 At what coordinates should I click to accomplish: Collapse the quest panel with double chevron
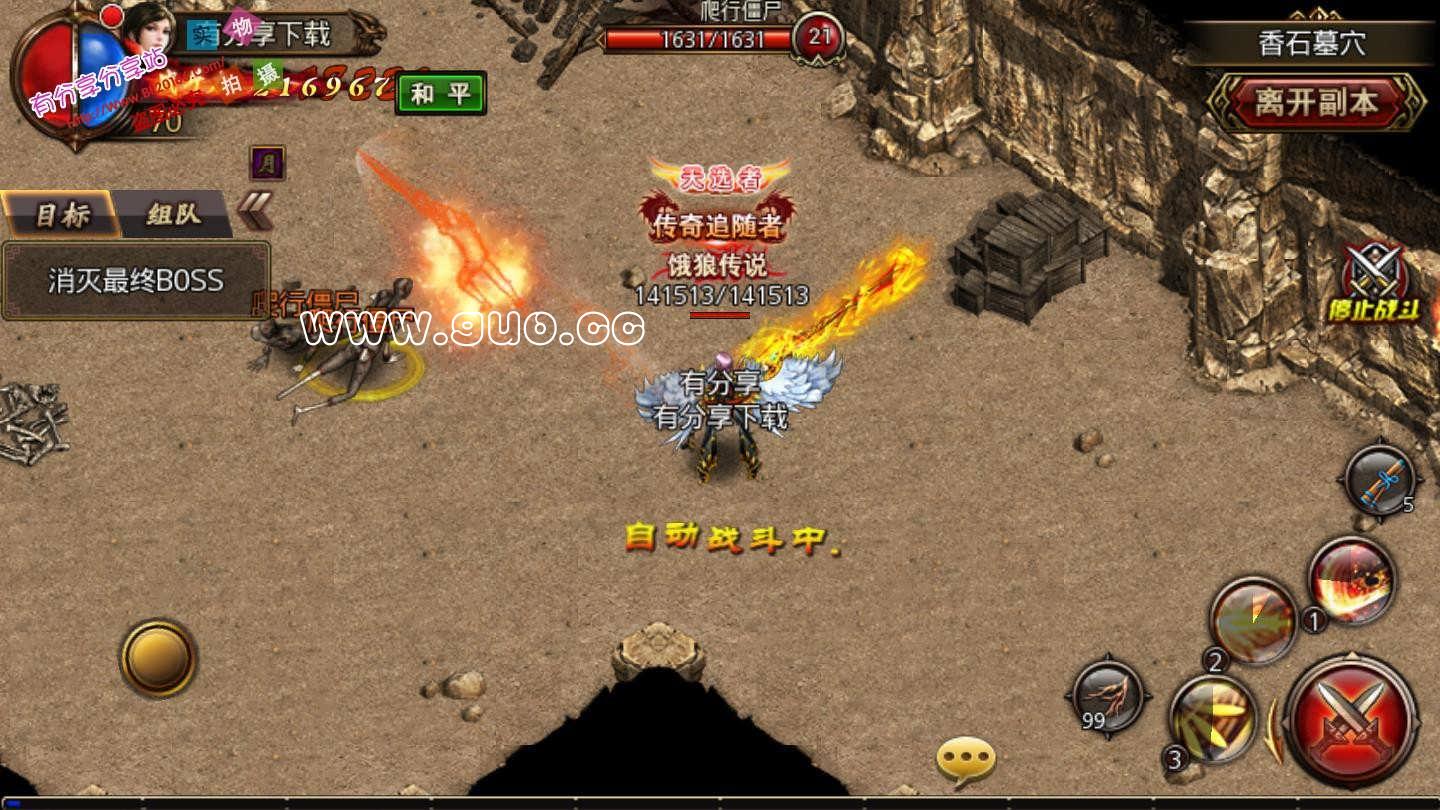click(255, 208)
